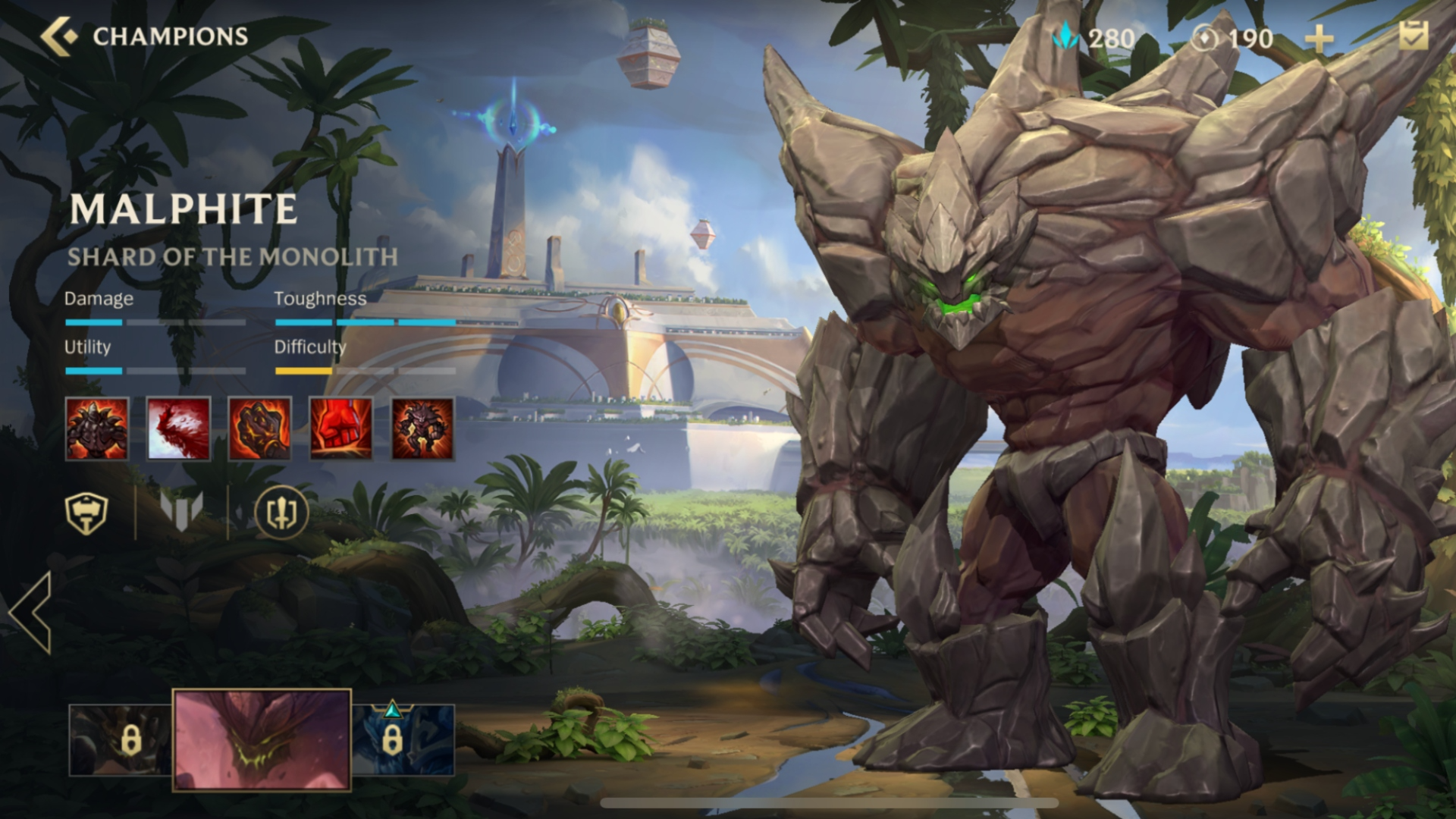1456x819 pixels.
Task: Select the grey lane position icon
Action: pos(181,510)
